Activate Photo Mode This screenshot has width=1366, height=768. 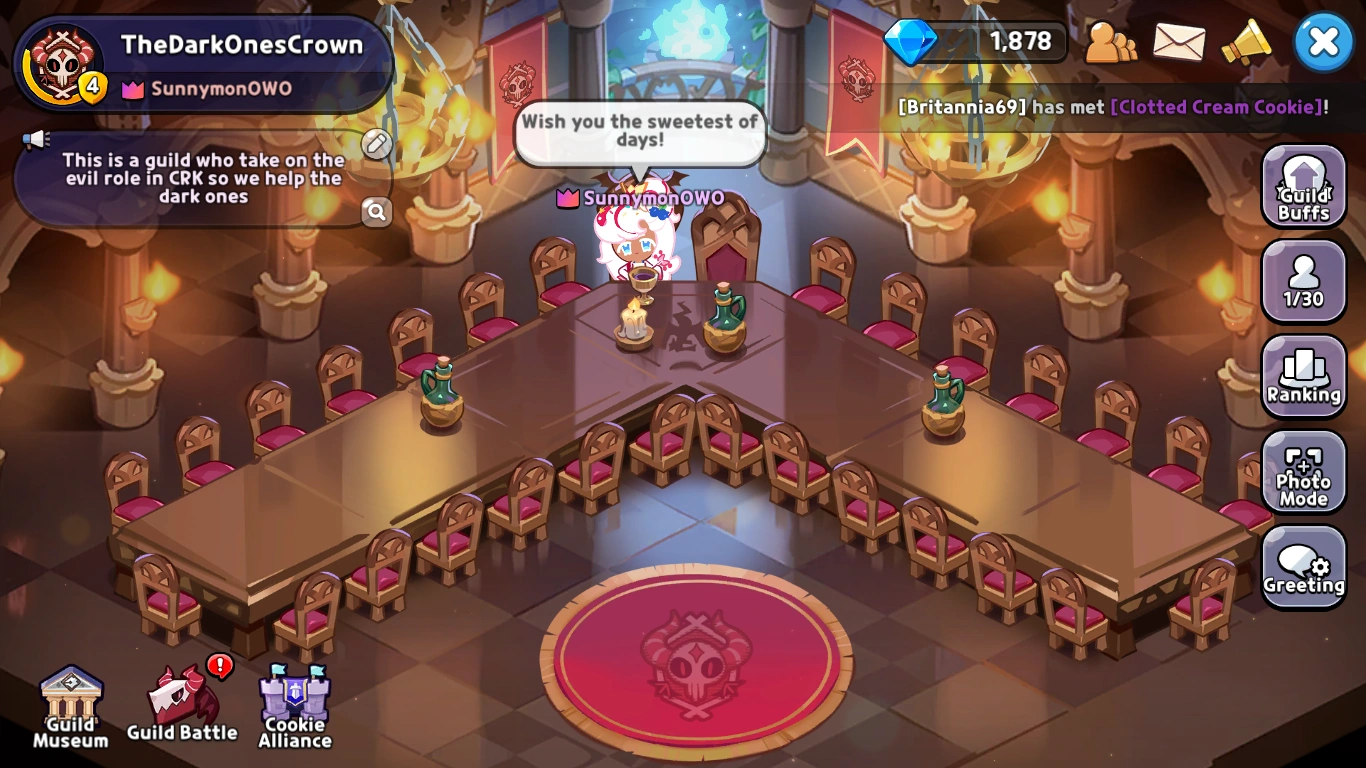point(1303,474)
